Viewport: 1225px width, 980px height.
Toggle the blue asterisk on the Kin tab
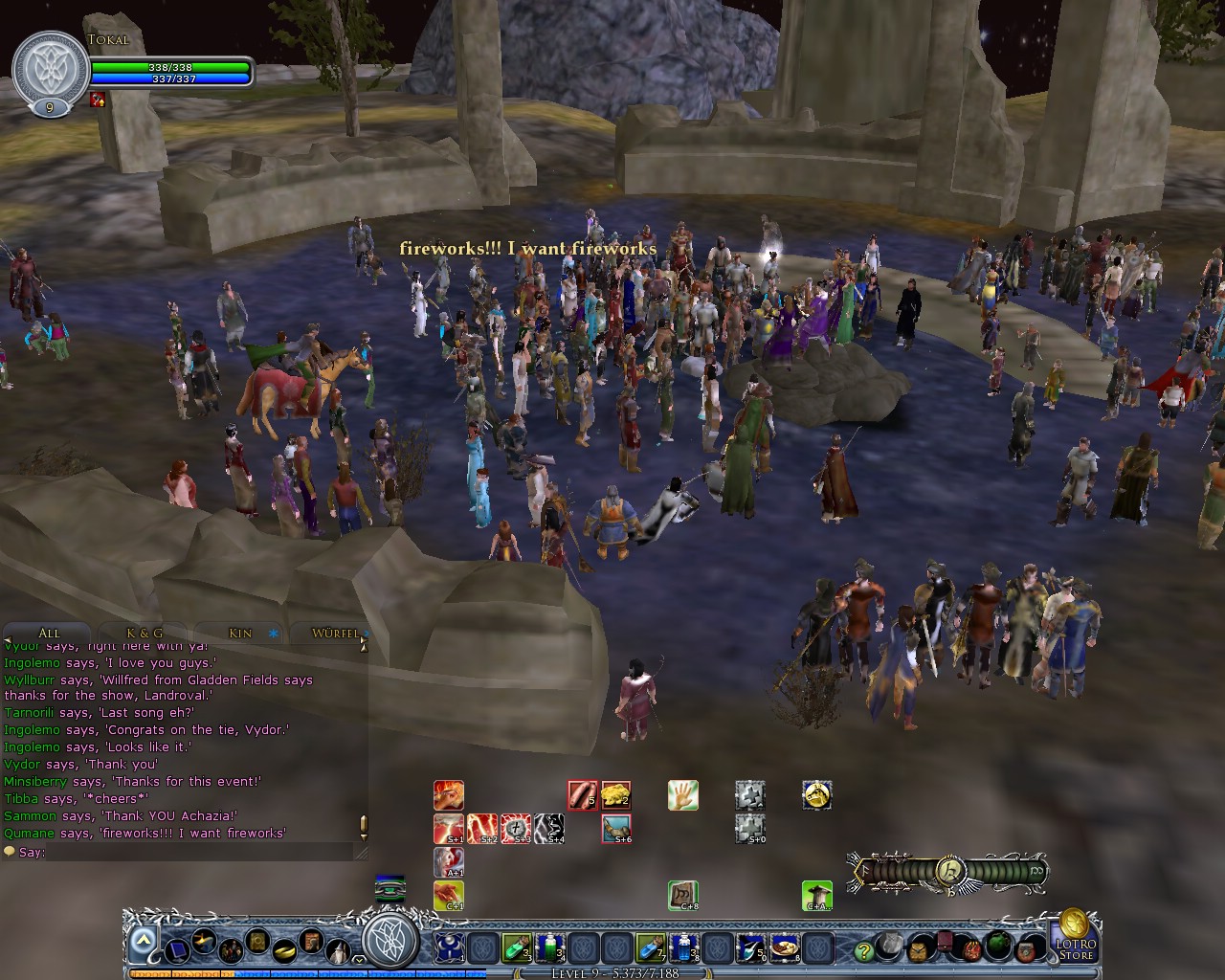tap(272, 634)
